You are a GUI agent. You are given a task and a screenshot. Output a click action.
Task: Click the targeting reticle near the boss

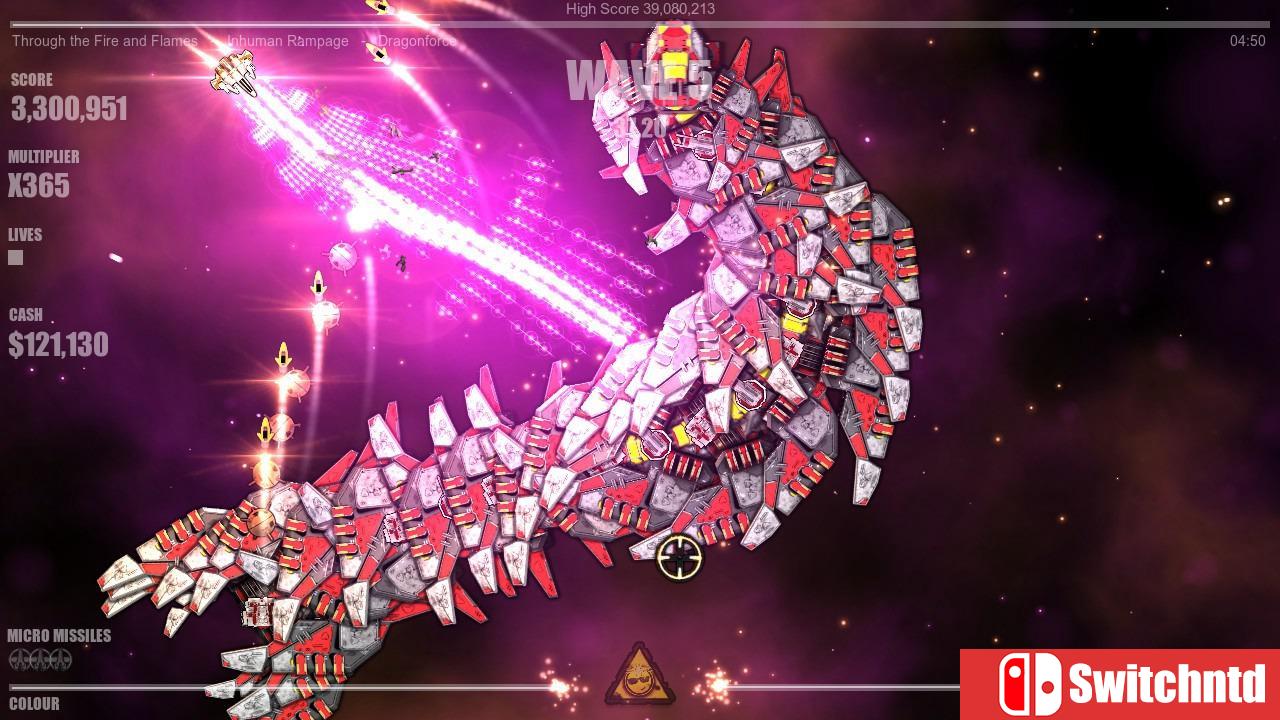[678, 558]
